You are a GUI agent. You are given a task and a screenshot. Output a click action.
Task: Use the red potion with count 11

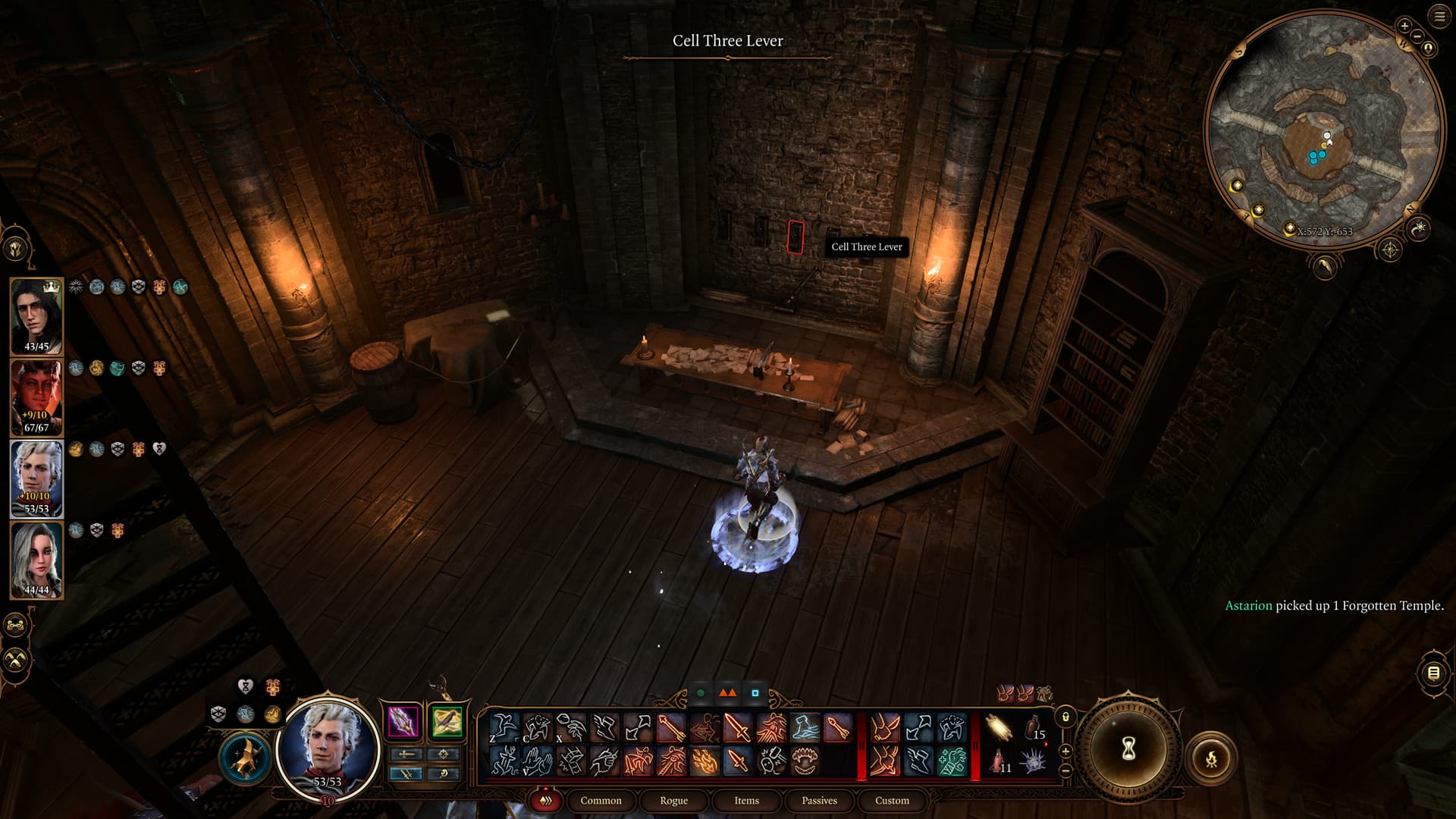pyautogui.click(x=999, y=761)
